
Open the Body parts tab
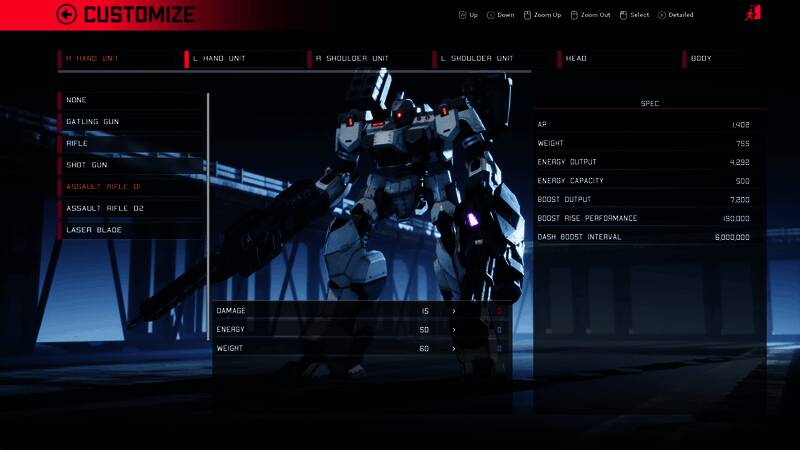coord(740,59)
